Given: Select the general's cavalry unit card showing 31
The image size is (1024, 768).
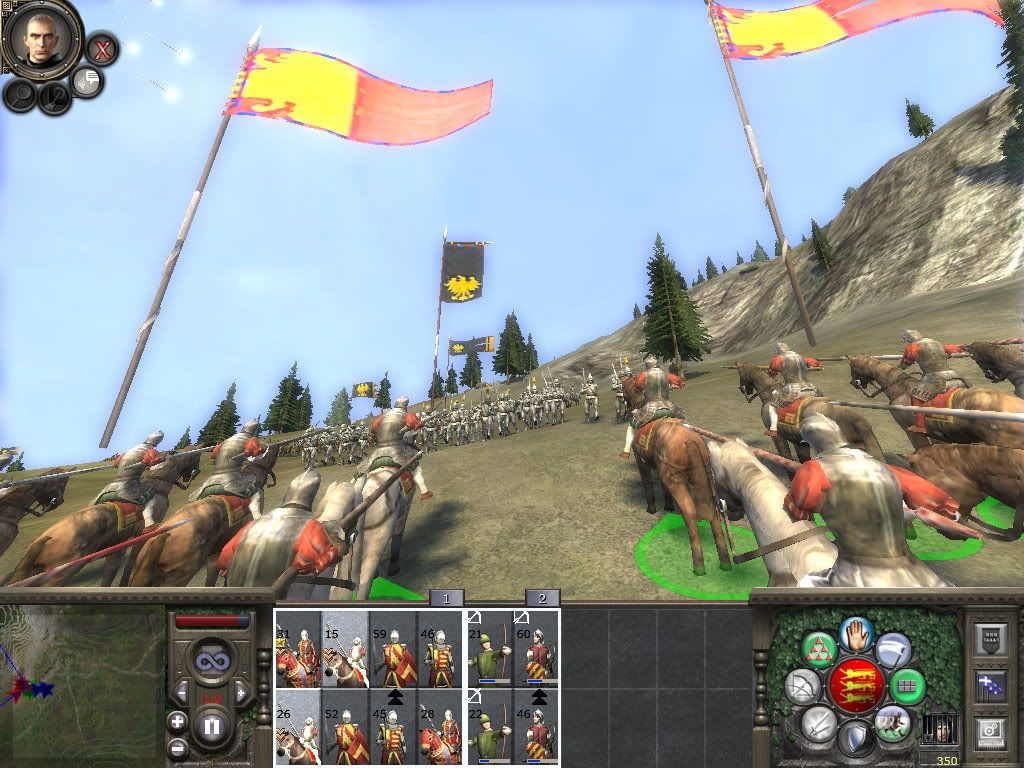Looking at the screenshot, I should 298,649.
